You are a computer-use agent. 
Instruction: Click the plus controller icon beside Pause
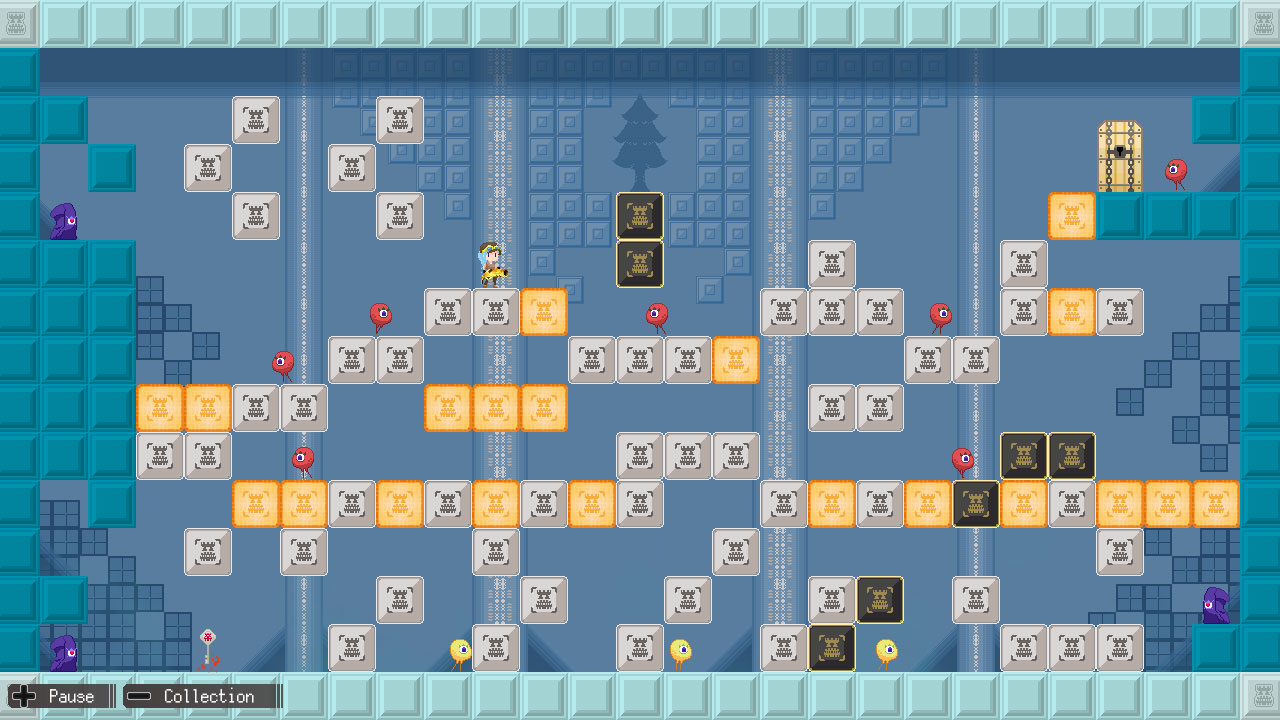pyautogui.click(x=22, y=695)
